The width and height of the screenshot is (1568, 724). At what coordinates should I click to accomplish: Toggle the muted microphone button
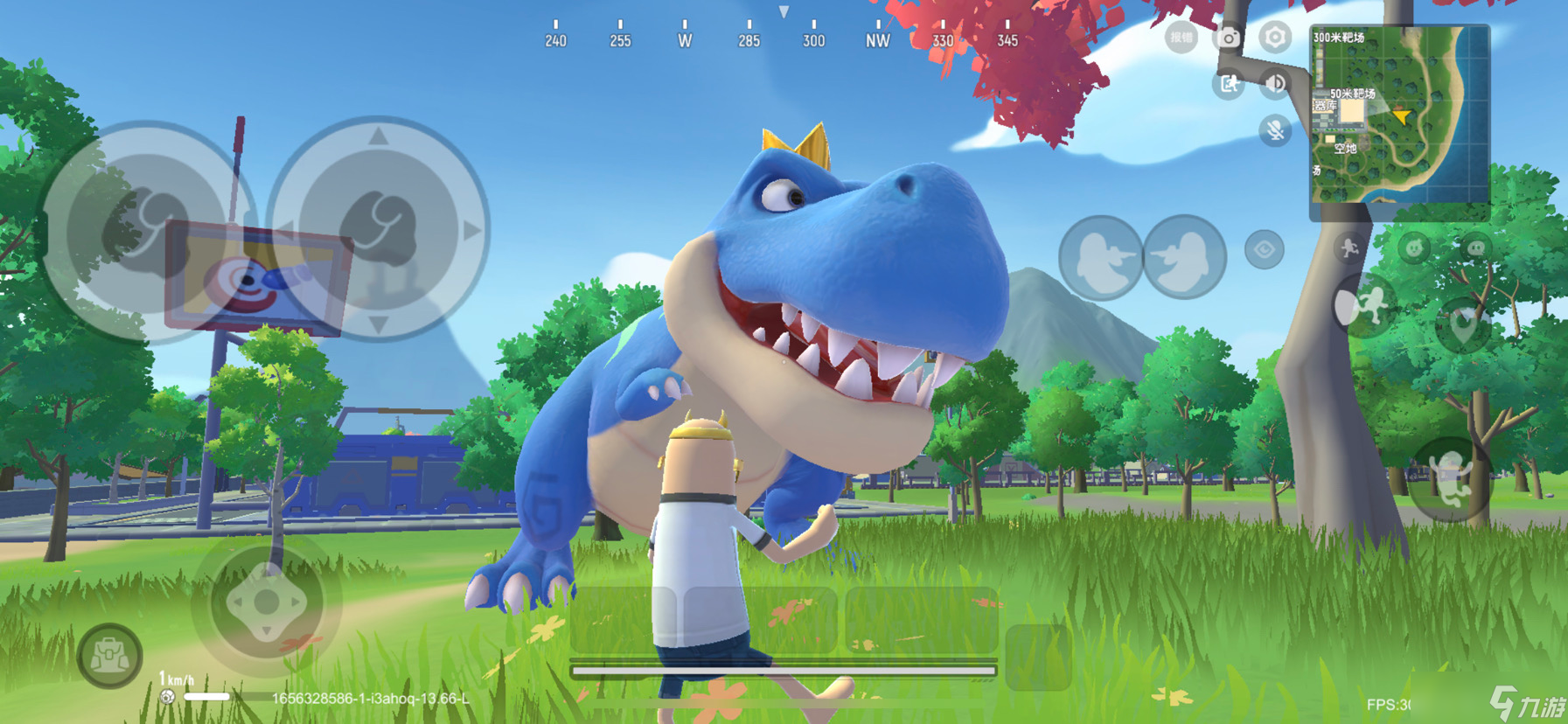[1275, 131]
